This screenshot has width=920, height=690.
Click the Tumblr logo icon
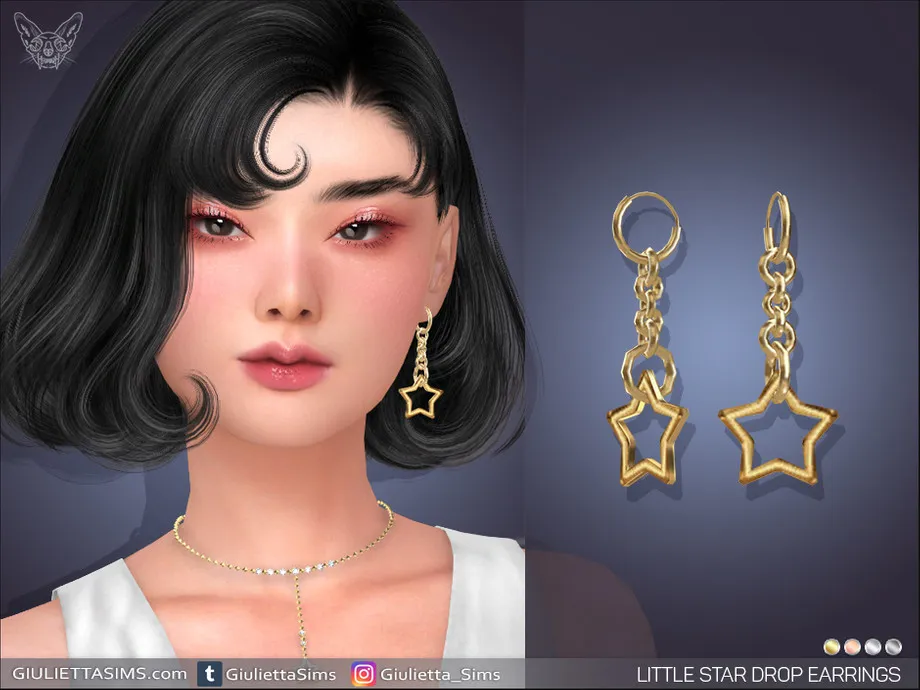pyautogui.click(x=210, y=674)
